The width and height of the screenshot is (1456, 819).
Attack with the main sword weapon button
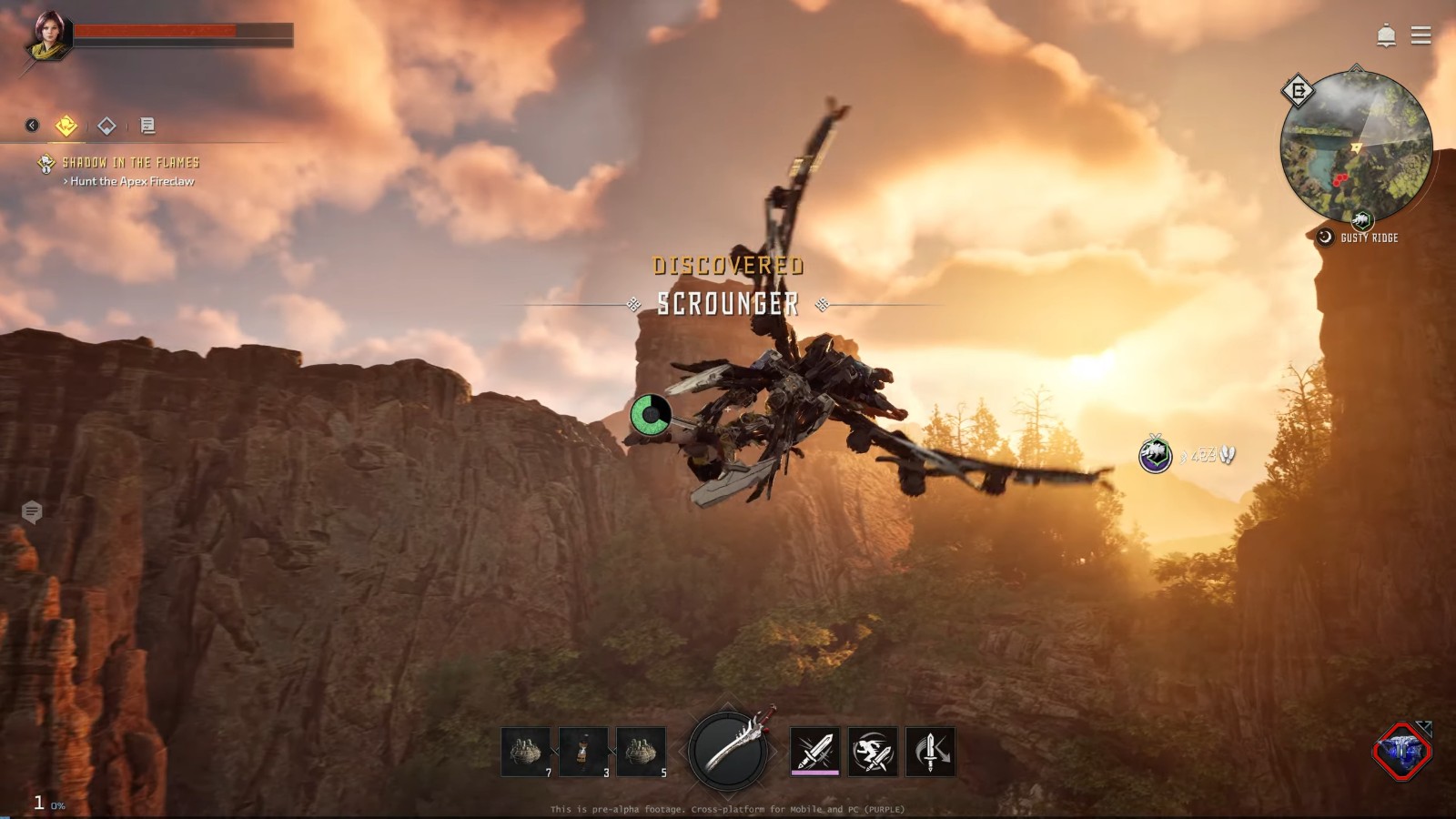[x=728, y=751]
